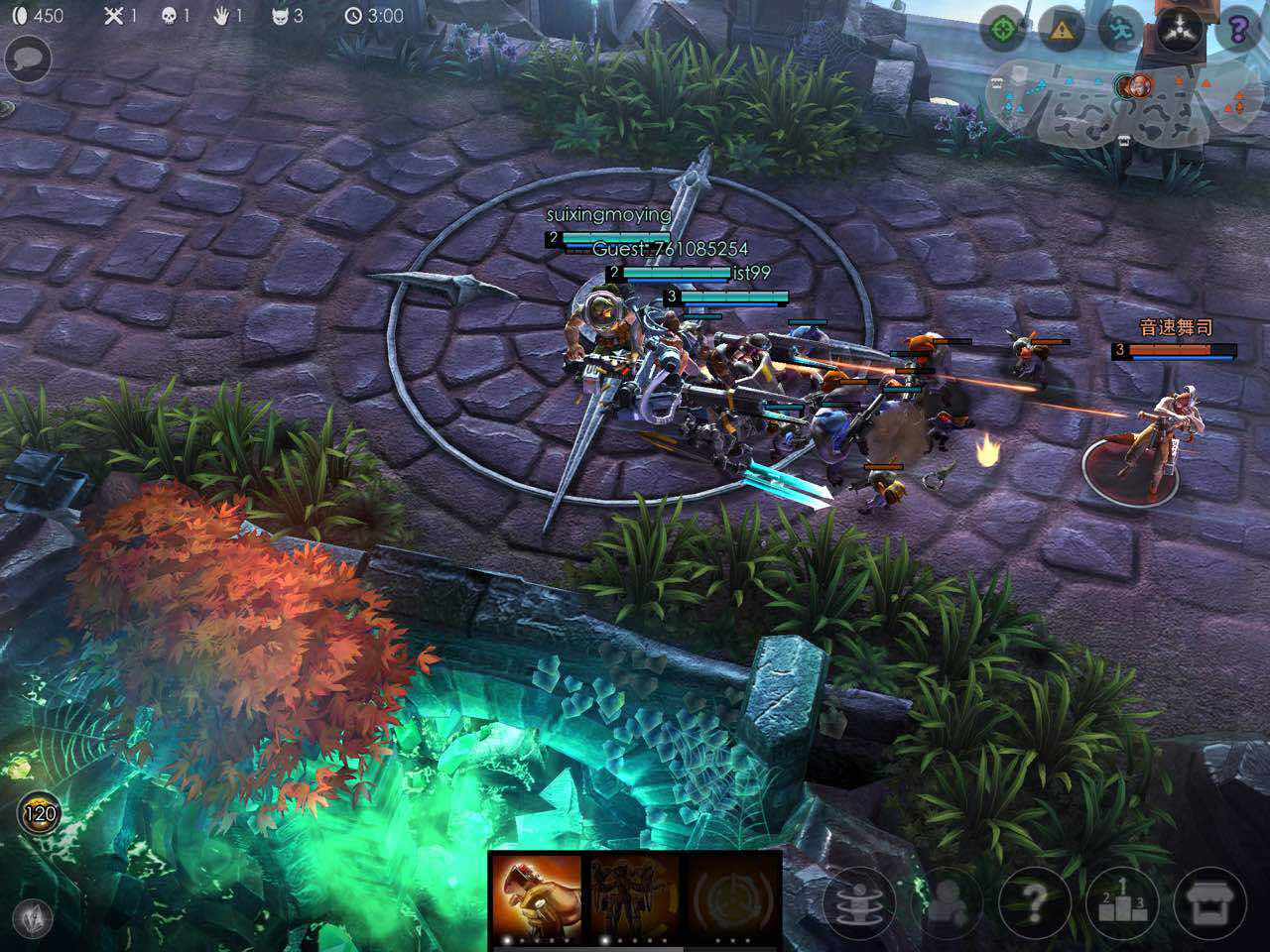
Task: Select the third ability with circular emblem
Action: coord(733,897)
